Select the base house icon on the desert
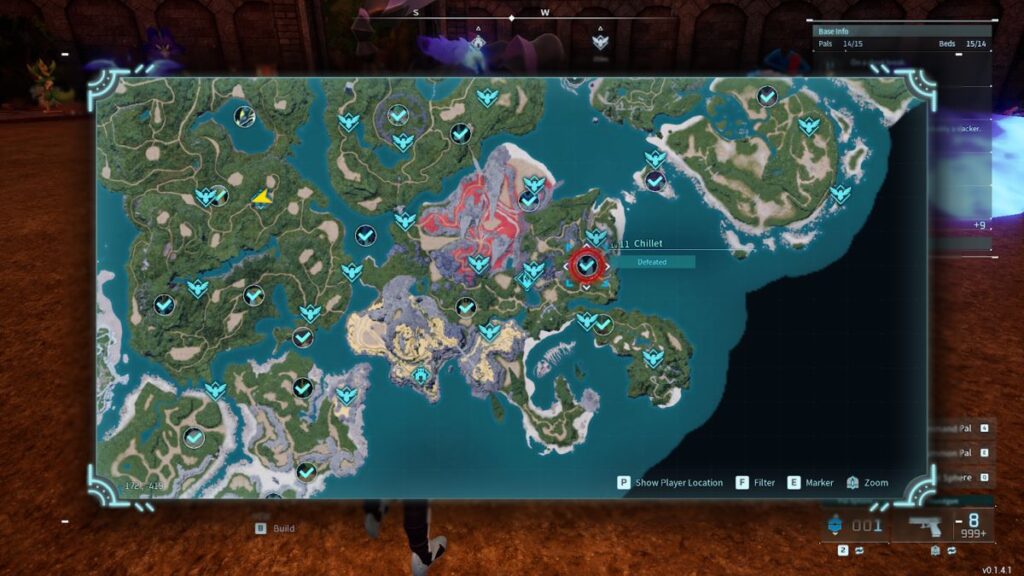The image size is (1024, 576). point(421,376)
